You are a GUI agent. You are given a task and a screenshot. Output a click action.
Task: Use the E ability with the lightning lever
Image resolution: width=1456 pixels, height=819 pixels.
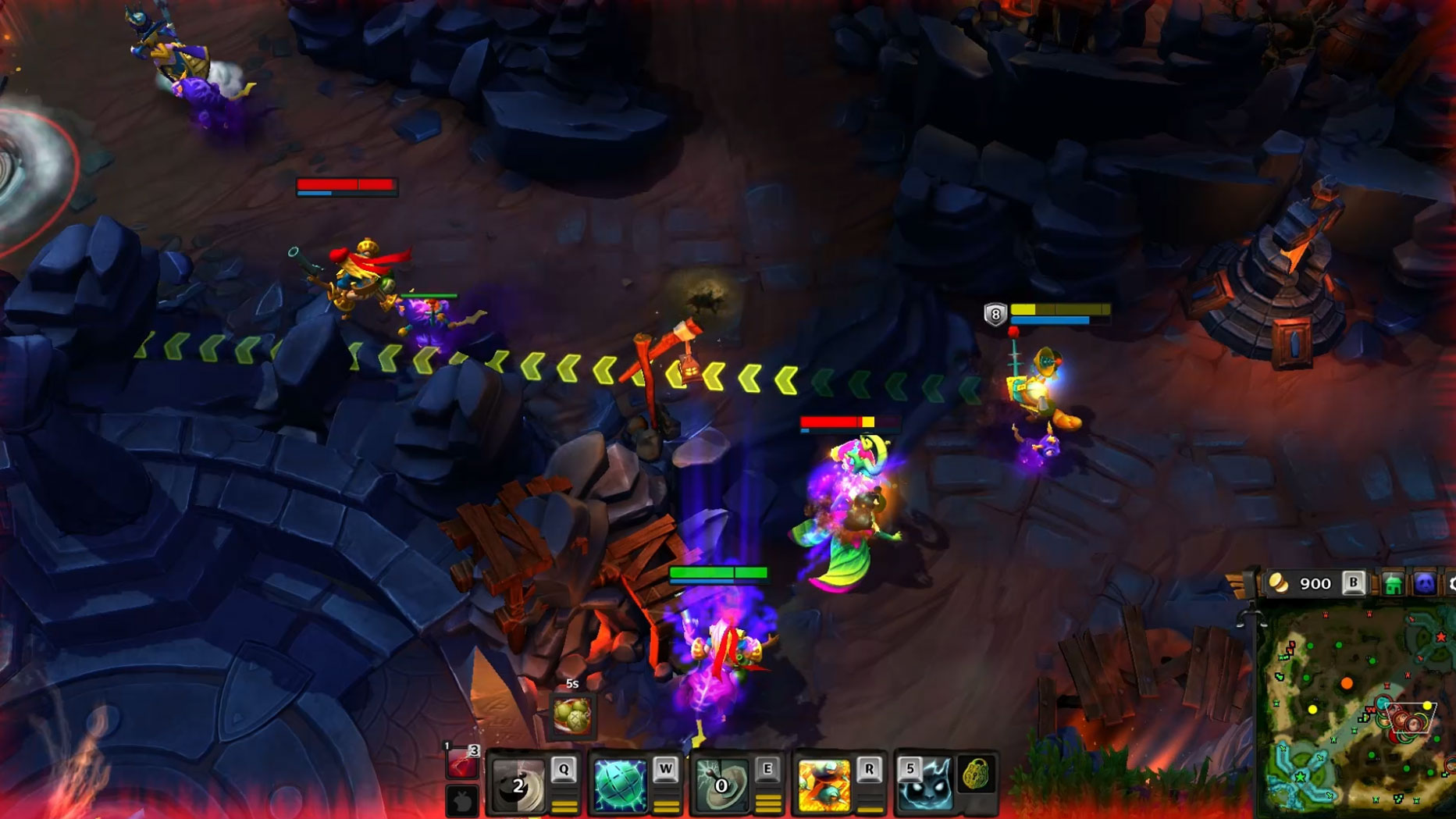pos(721,784)
